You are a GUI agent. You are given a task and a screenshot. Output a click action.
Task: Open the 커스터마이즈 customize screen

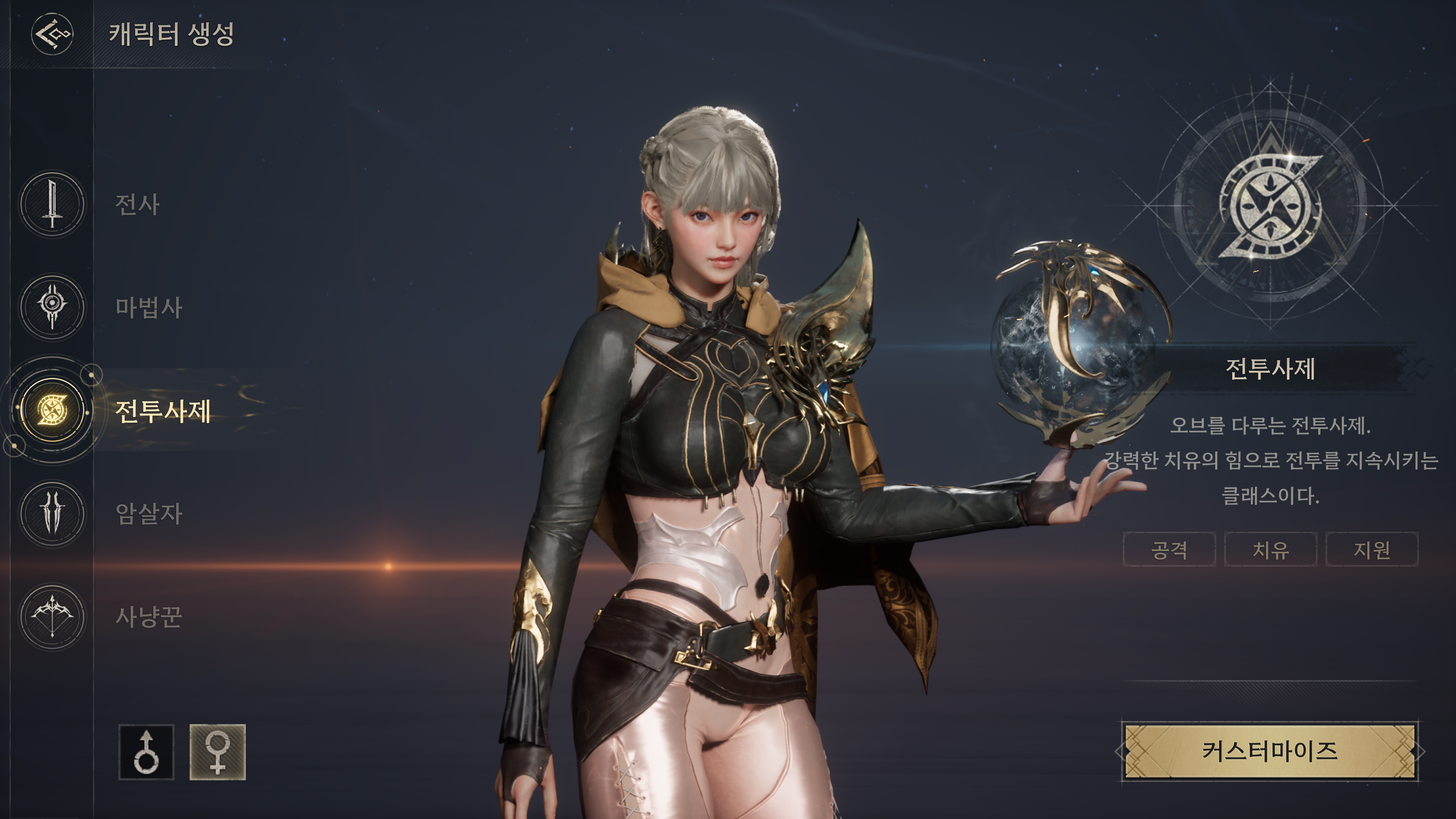point(1269,752)
